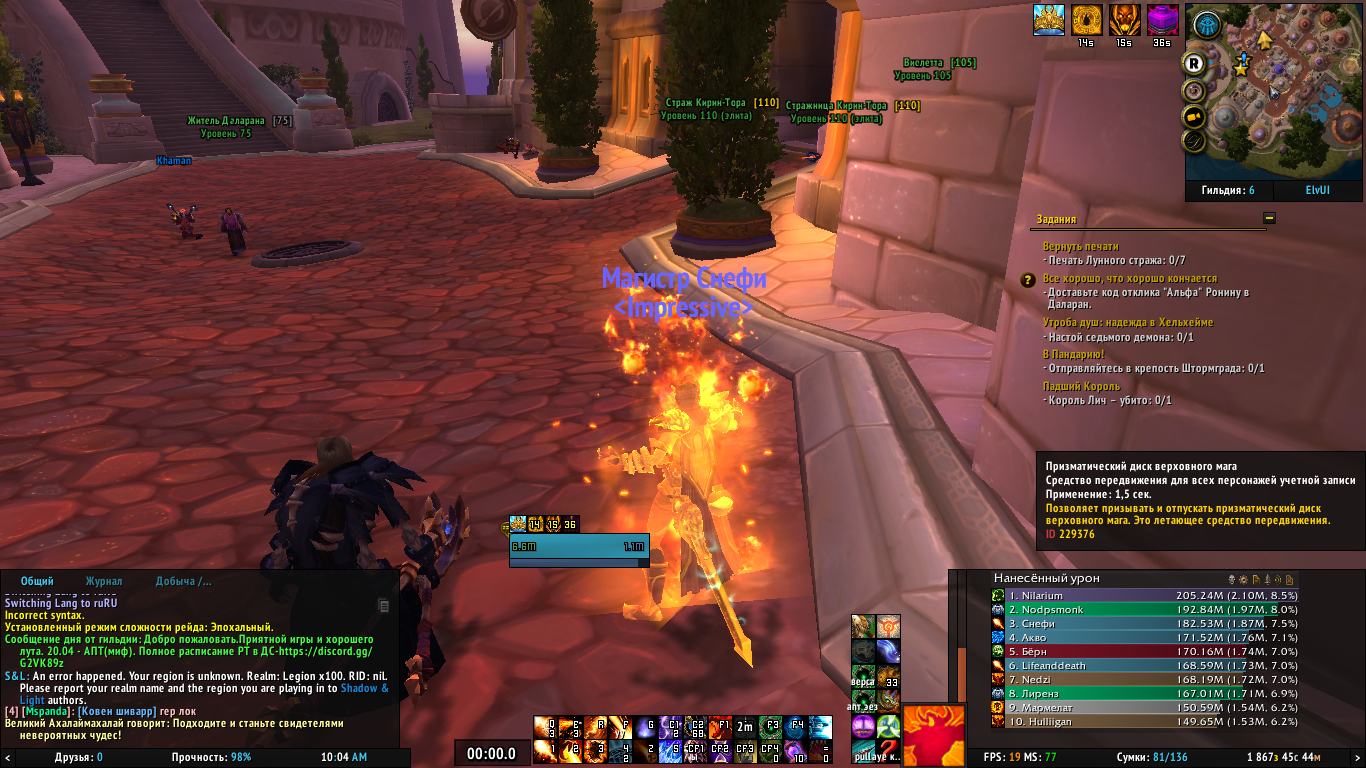Show the Прочность durability info
The image size is (1366, 768).
(211, 757)
